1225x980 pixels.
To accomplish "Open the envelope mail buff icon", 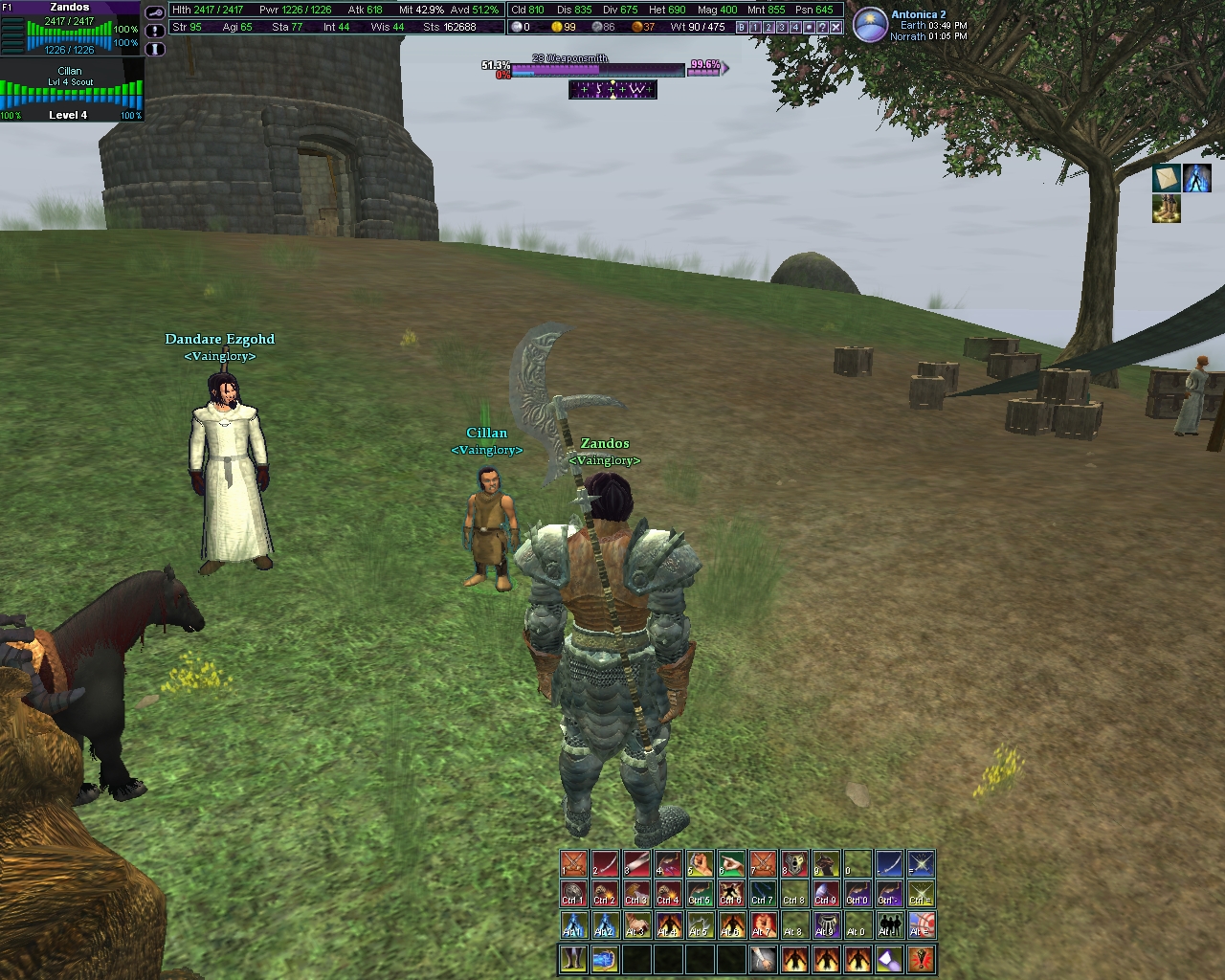I will coord(1166,178).
